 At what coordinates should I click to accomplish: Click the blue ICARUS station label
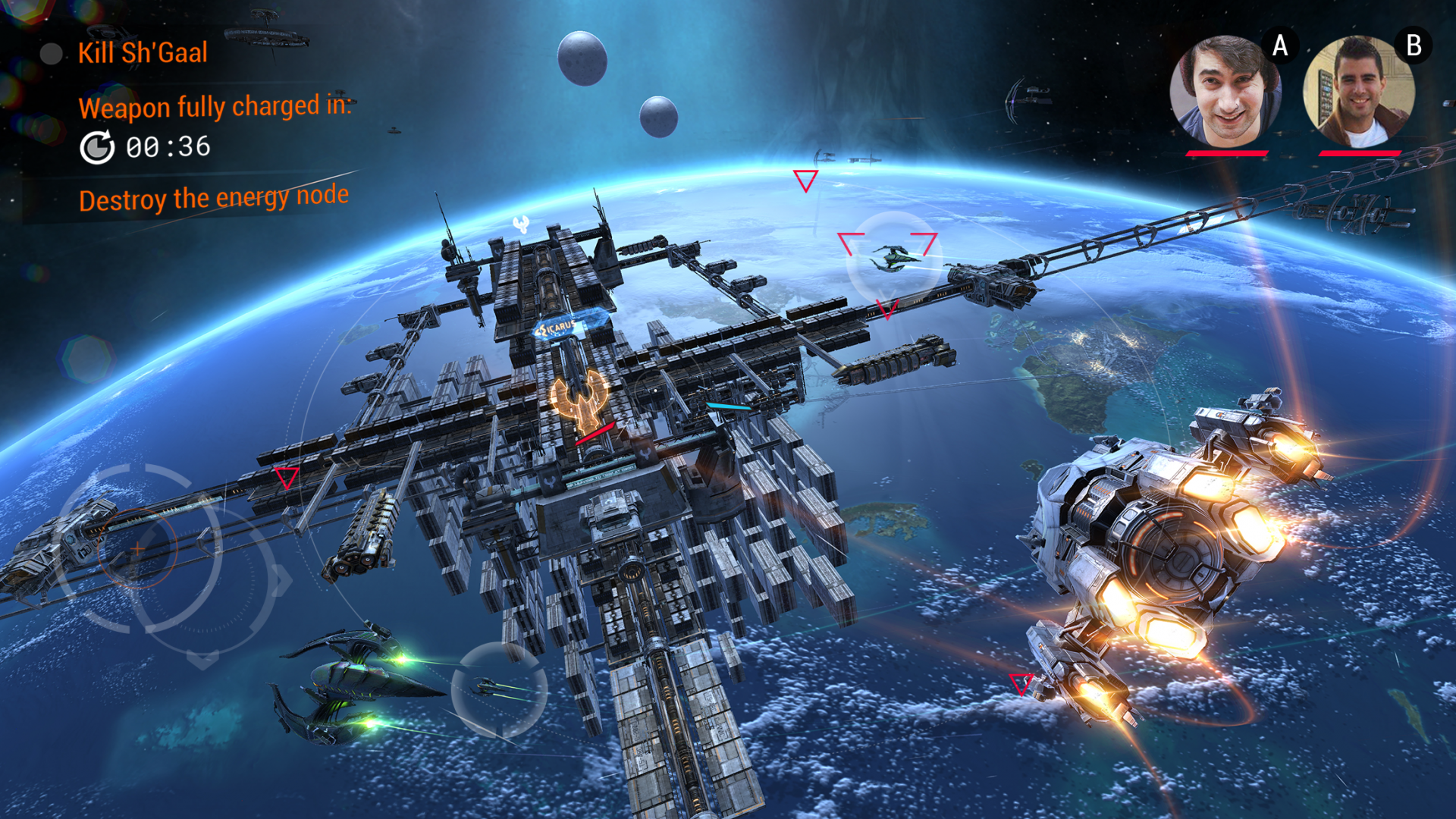click(562, 327)
